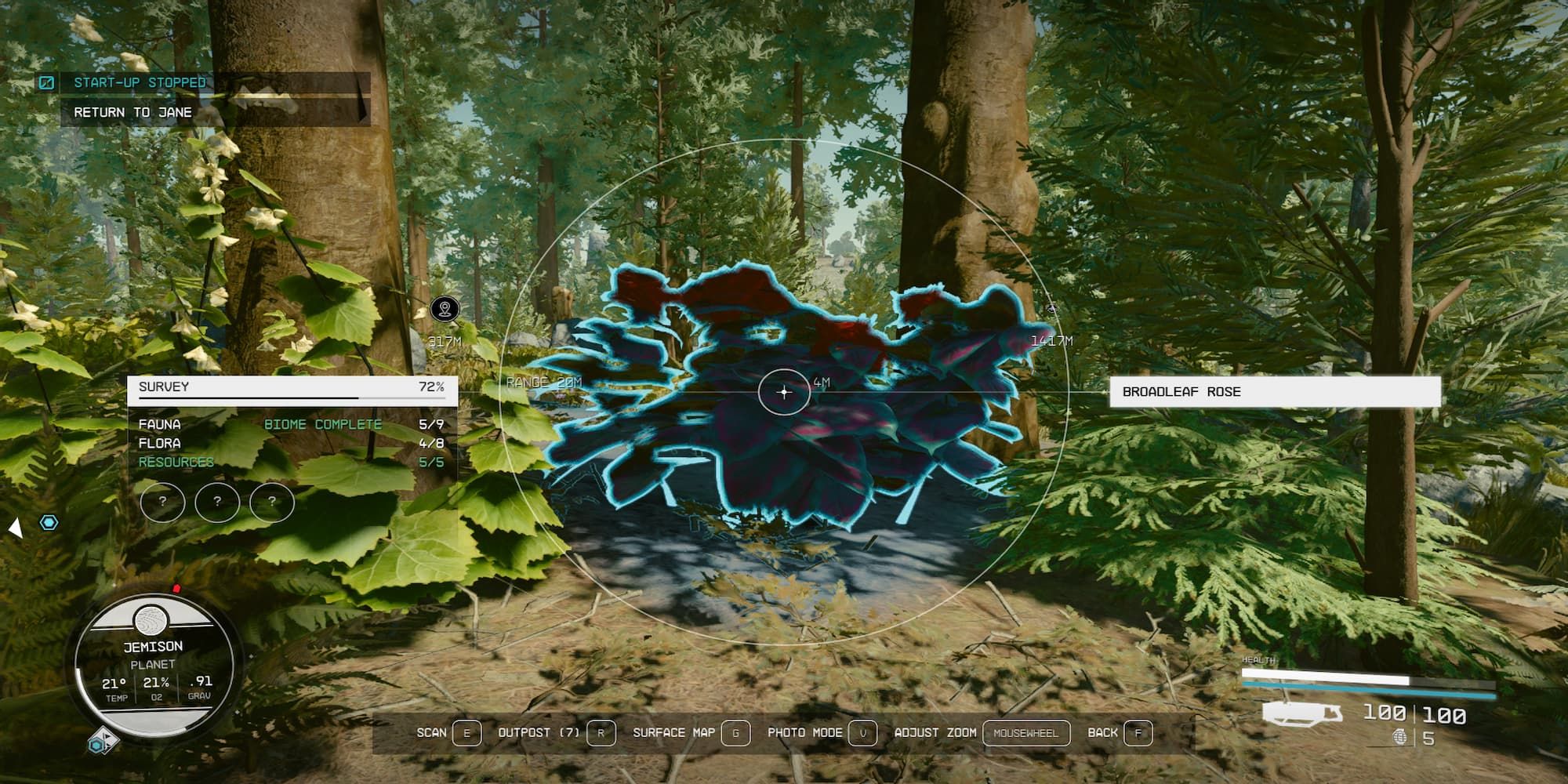Reveal the third undiscovered question-mark slot
This screenshot has width=1568, height=784.
[x=270, y=503]
